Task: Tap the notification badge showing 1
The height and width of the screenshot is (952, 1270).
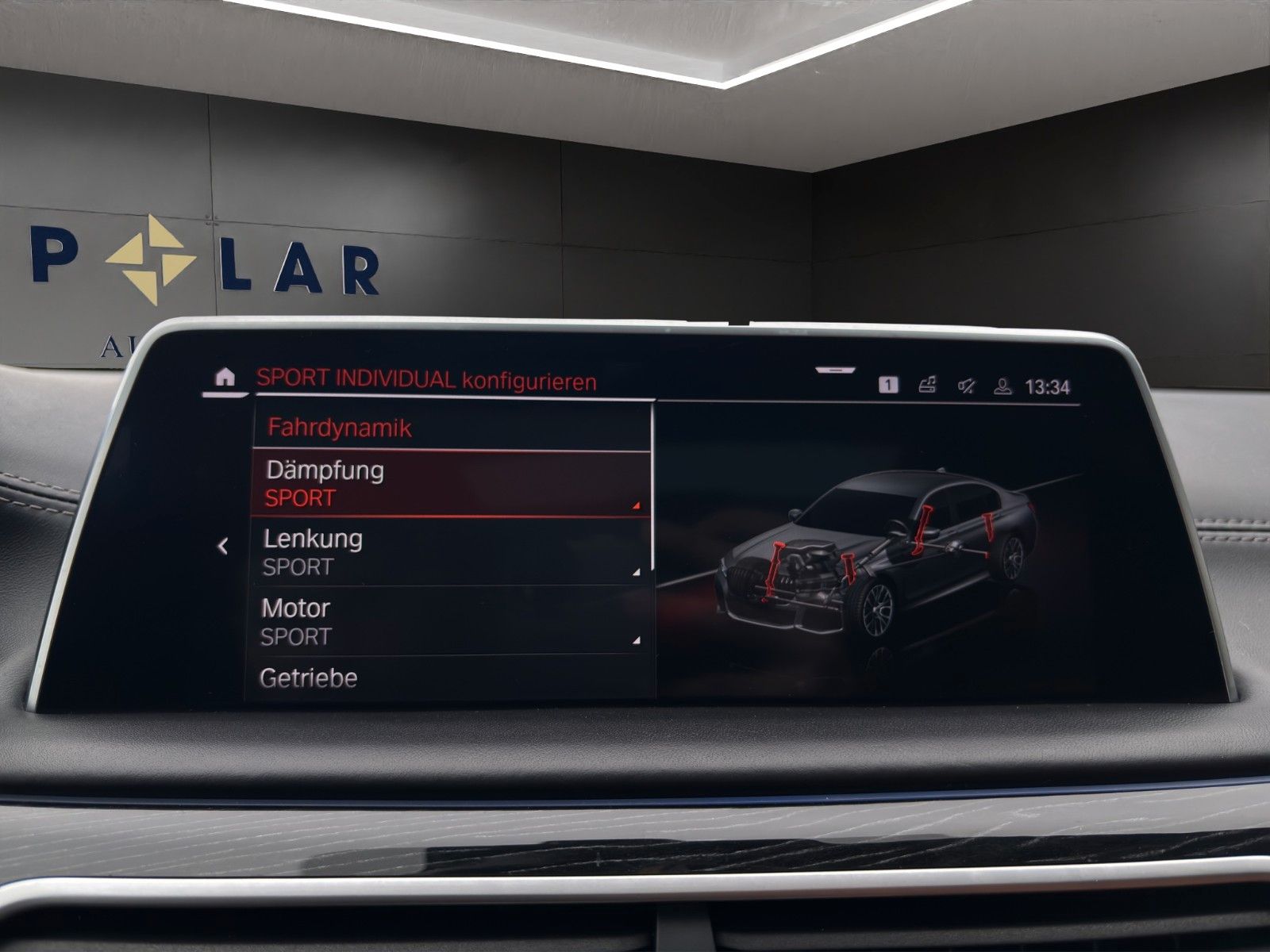Action: point(887,385)
